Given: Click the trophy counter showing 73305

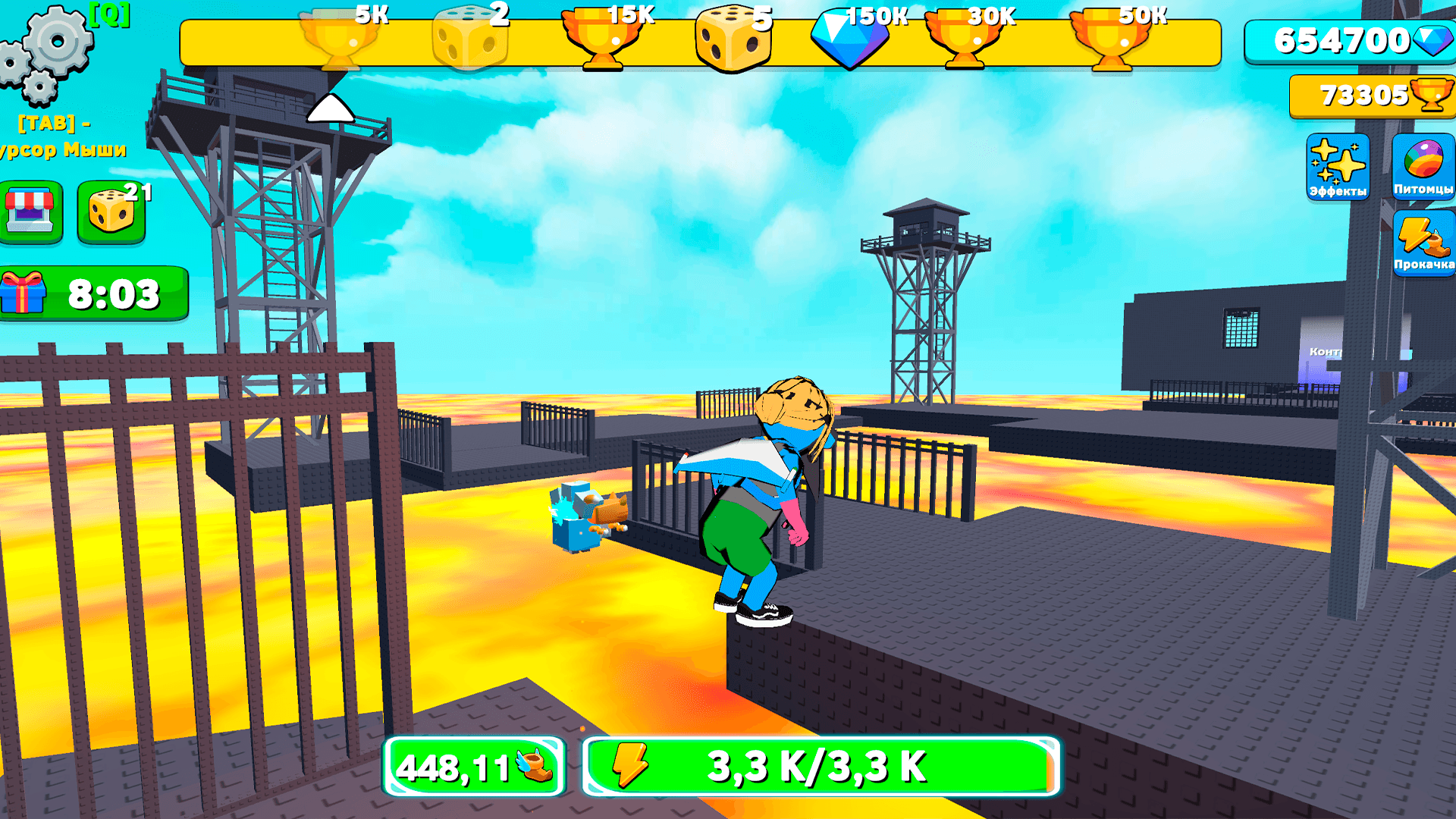Looking at the screenshot, I should 1373,95.
